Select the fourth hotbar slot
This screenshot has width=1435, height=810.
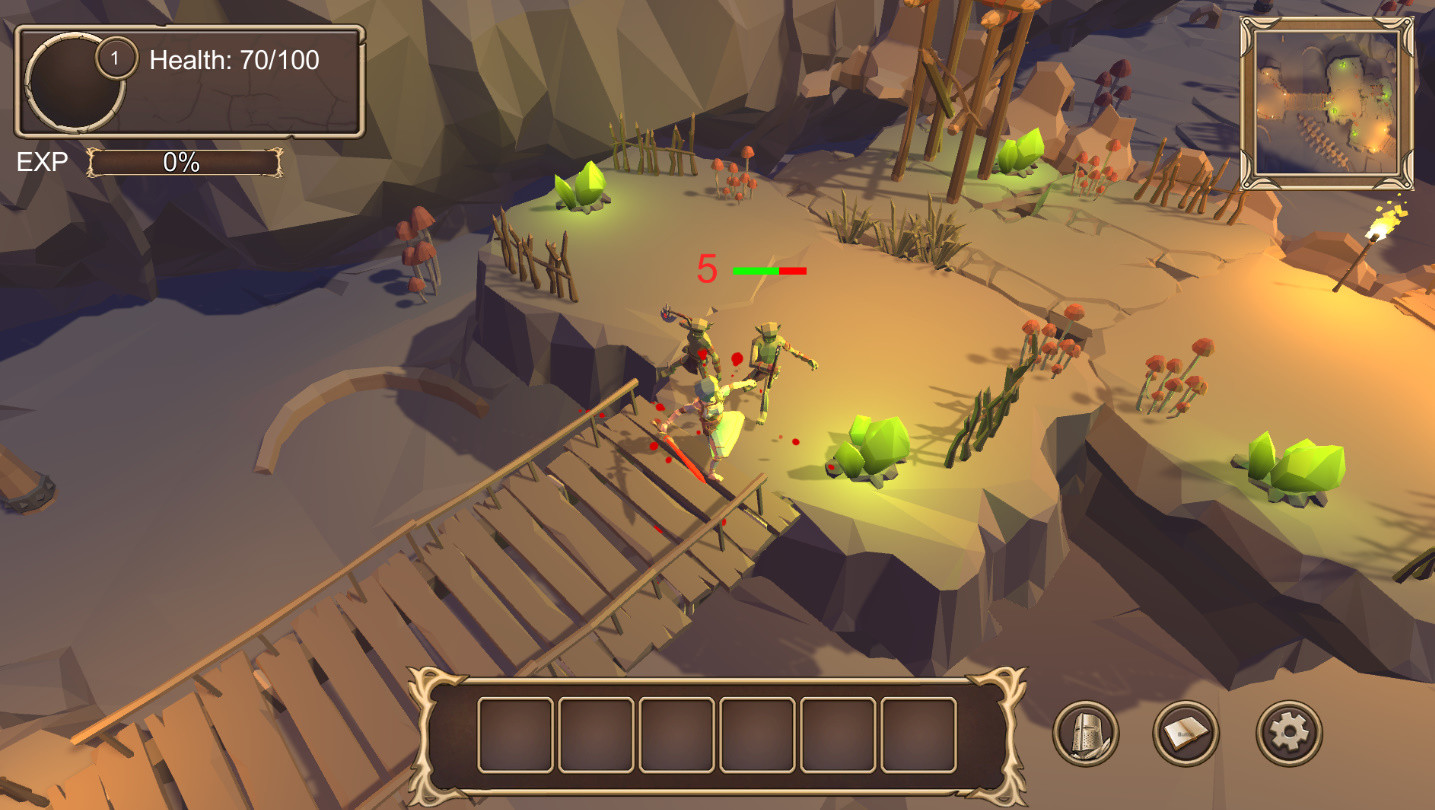754,733
